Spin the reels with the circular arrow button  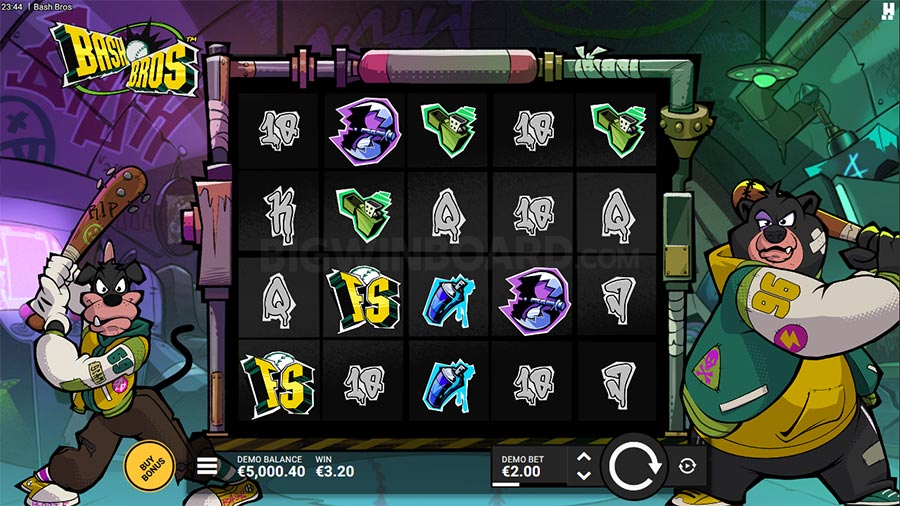(x=633, y=466)
